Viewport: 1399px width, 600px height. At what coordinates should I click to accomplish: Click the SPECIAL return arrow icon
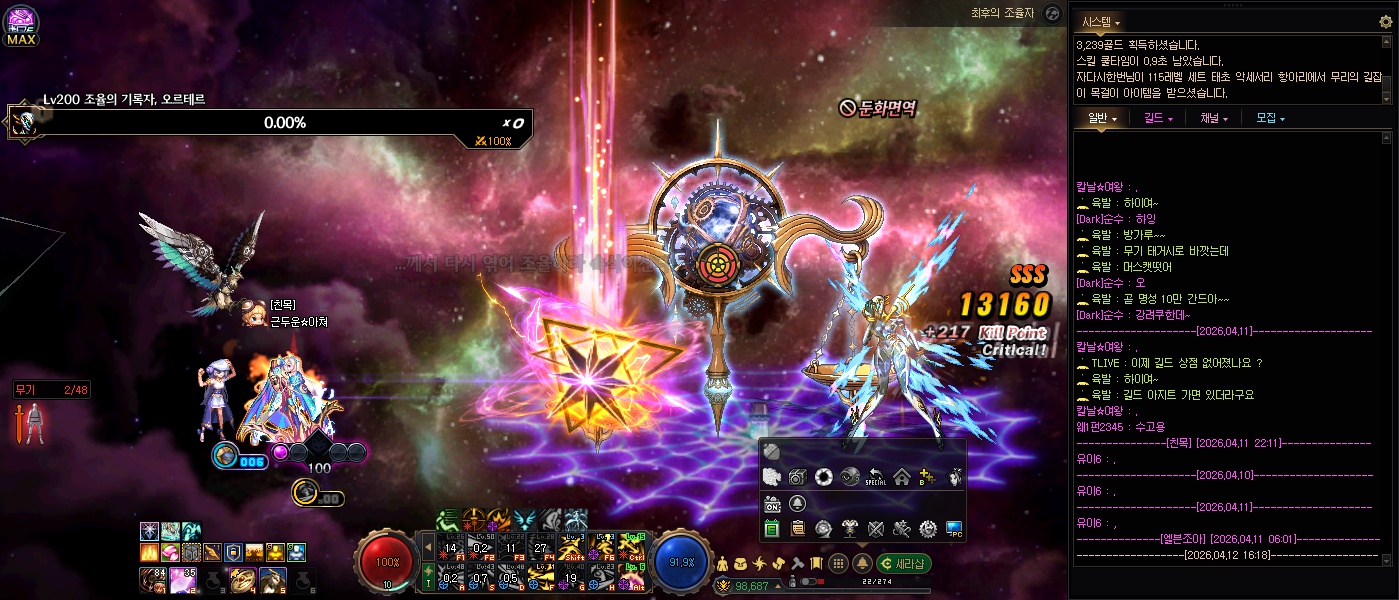point(876,477)
